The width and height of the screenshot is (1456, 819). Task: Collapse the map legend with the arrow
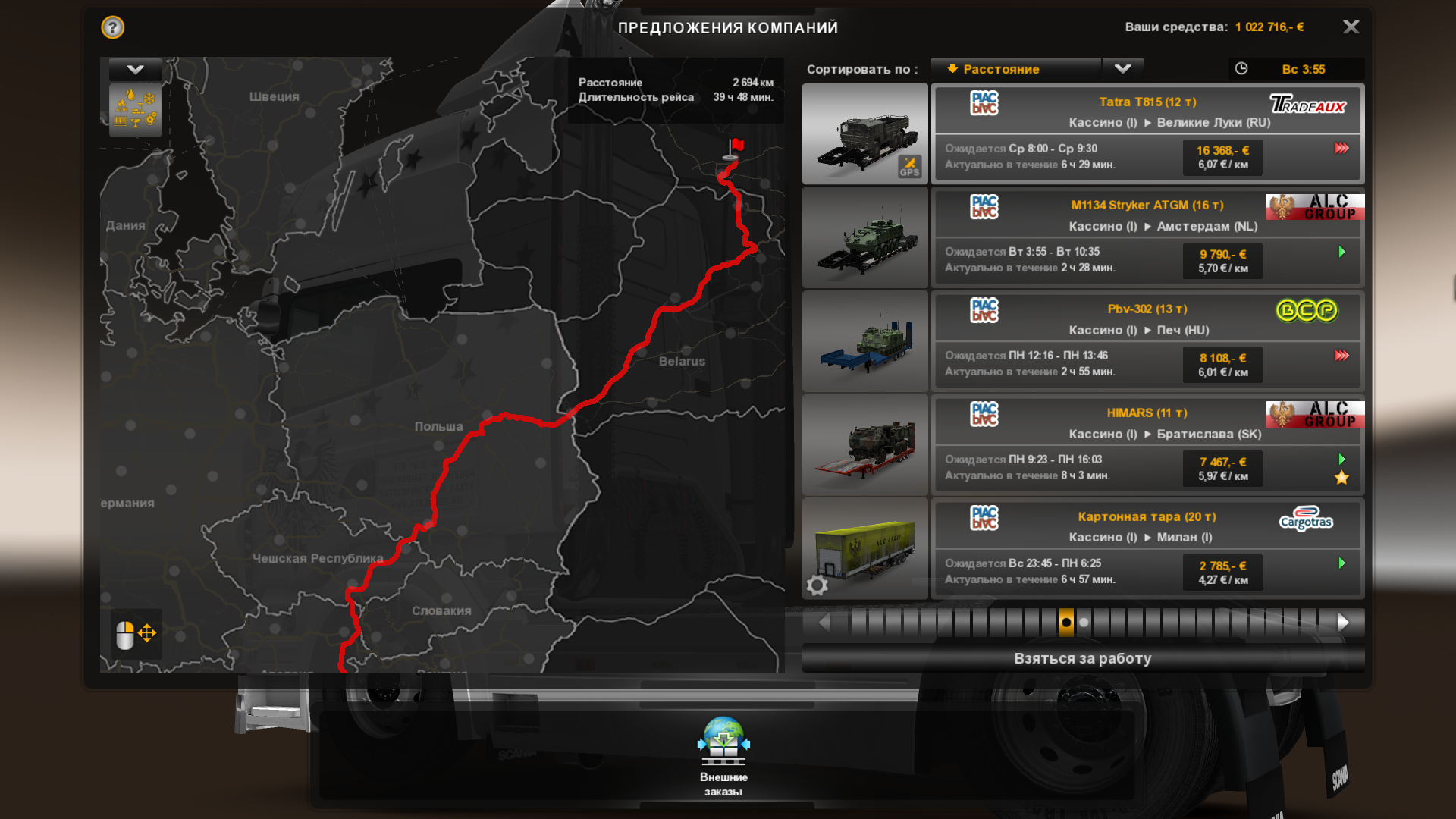click(x=136, y=70)
